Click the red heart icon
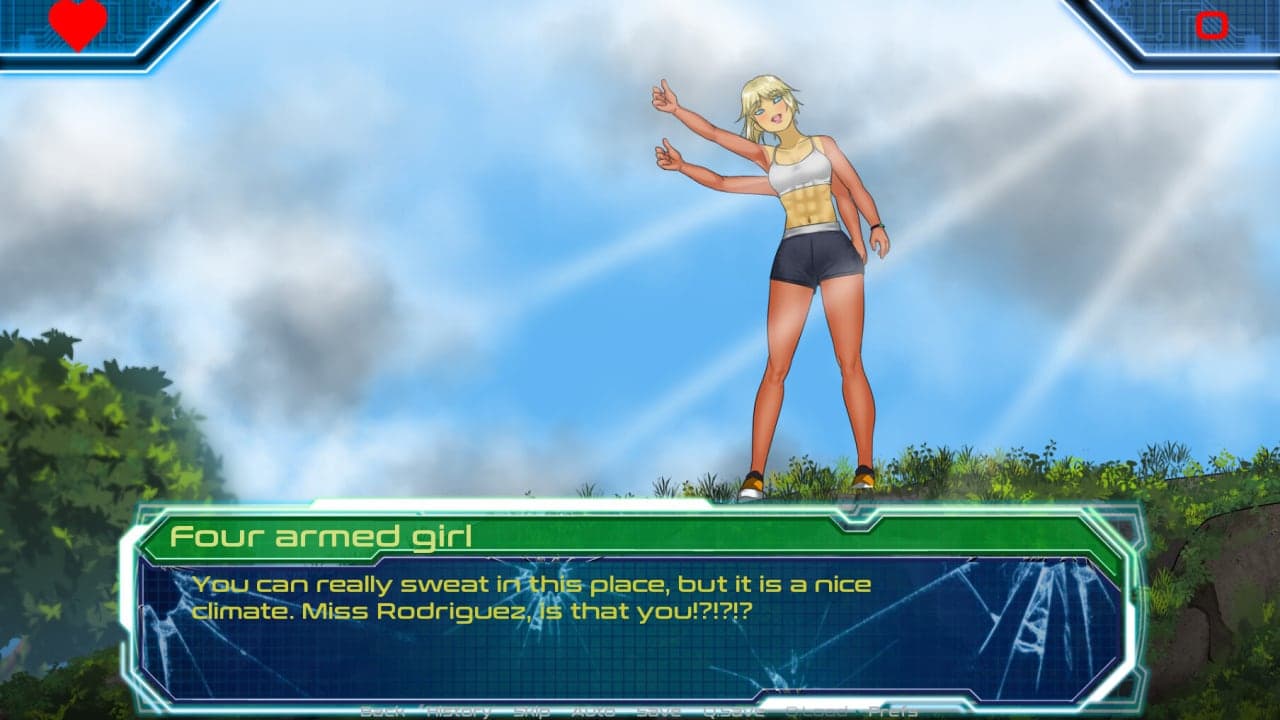 pos(78,24)
